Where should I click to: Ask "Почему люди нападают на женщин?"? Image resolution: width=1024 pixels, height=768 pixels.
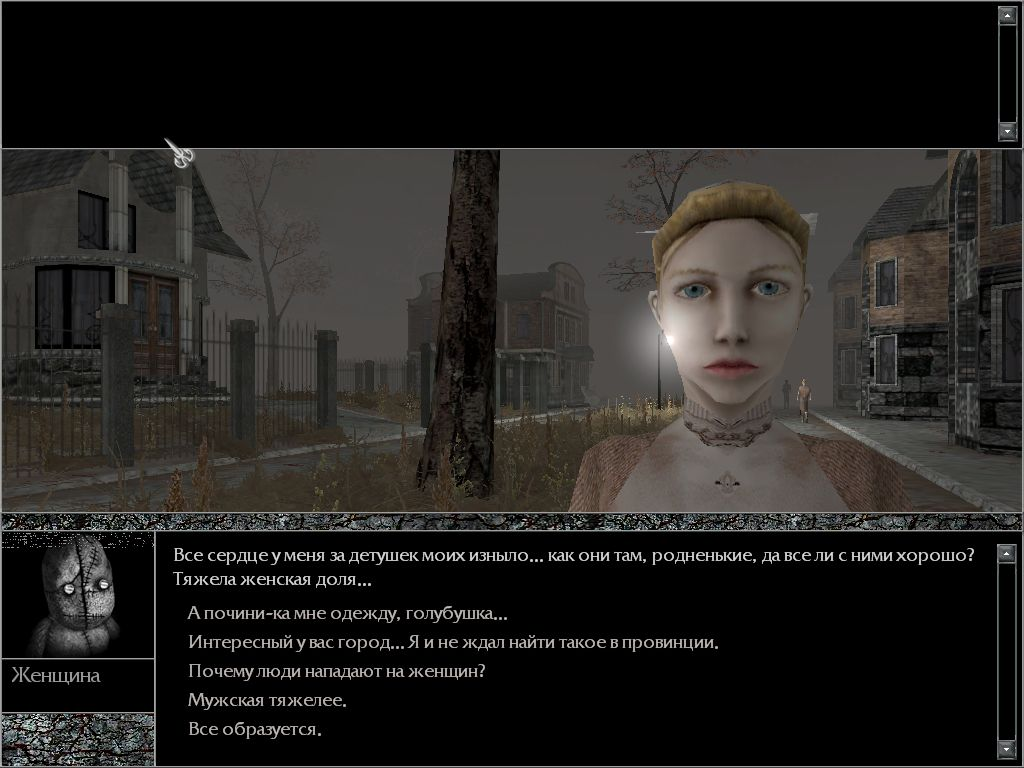tap(336, 671)
